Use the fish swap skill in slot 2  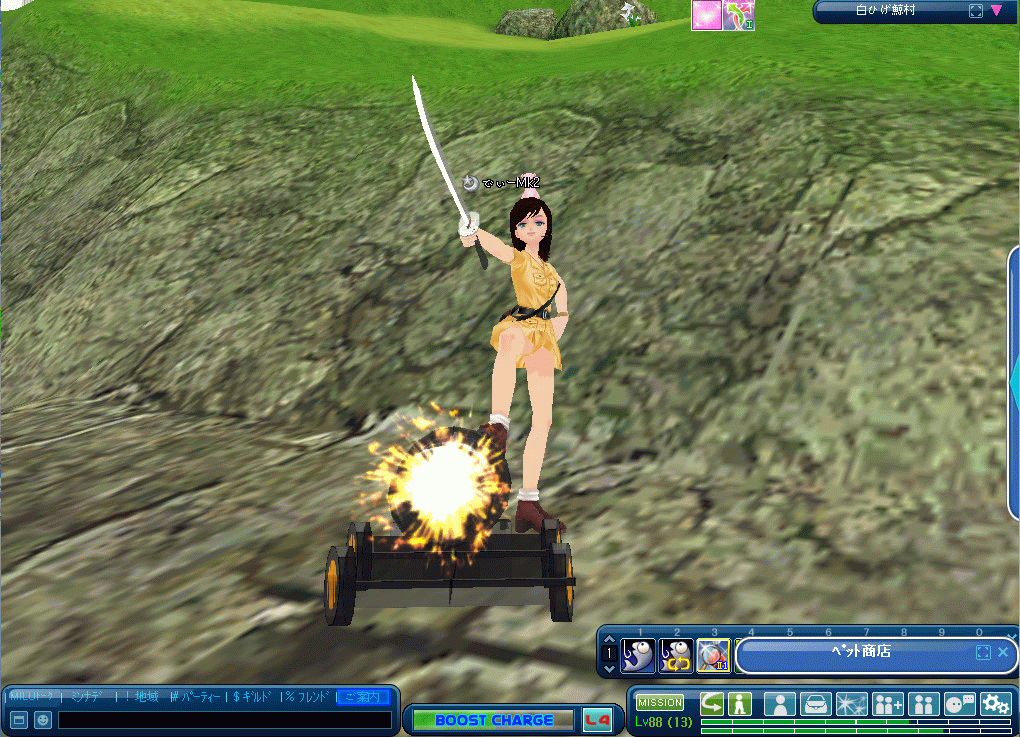(676, 656)
